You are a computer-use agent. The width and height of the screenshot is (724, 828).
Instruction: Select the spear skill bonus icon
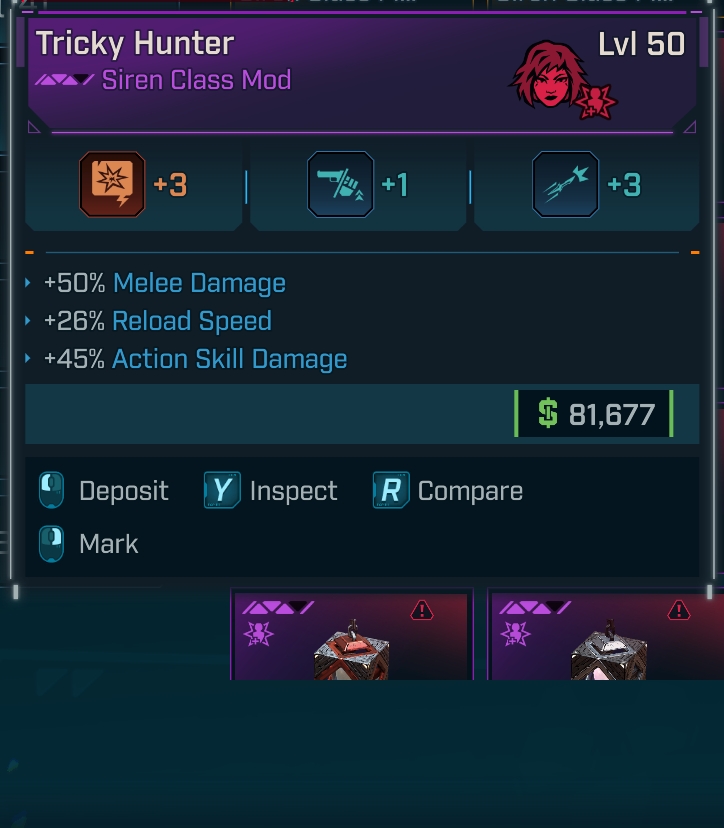566,185
